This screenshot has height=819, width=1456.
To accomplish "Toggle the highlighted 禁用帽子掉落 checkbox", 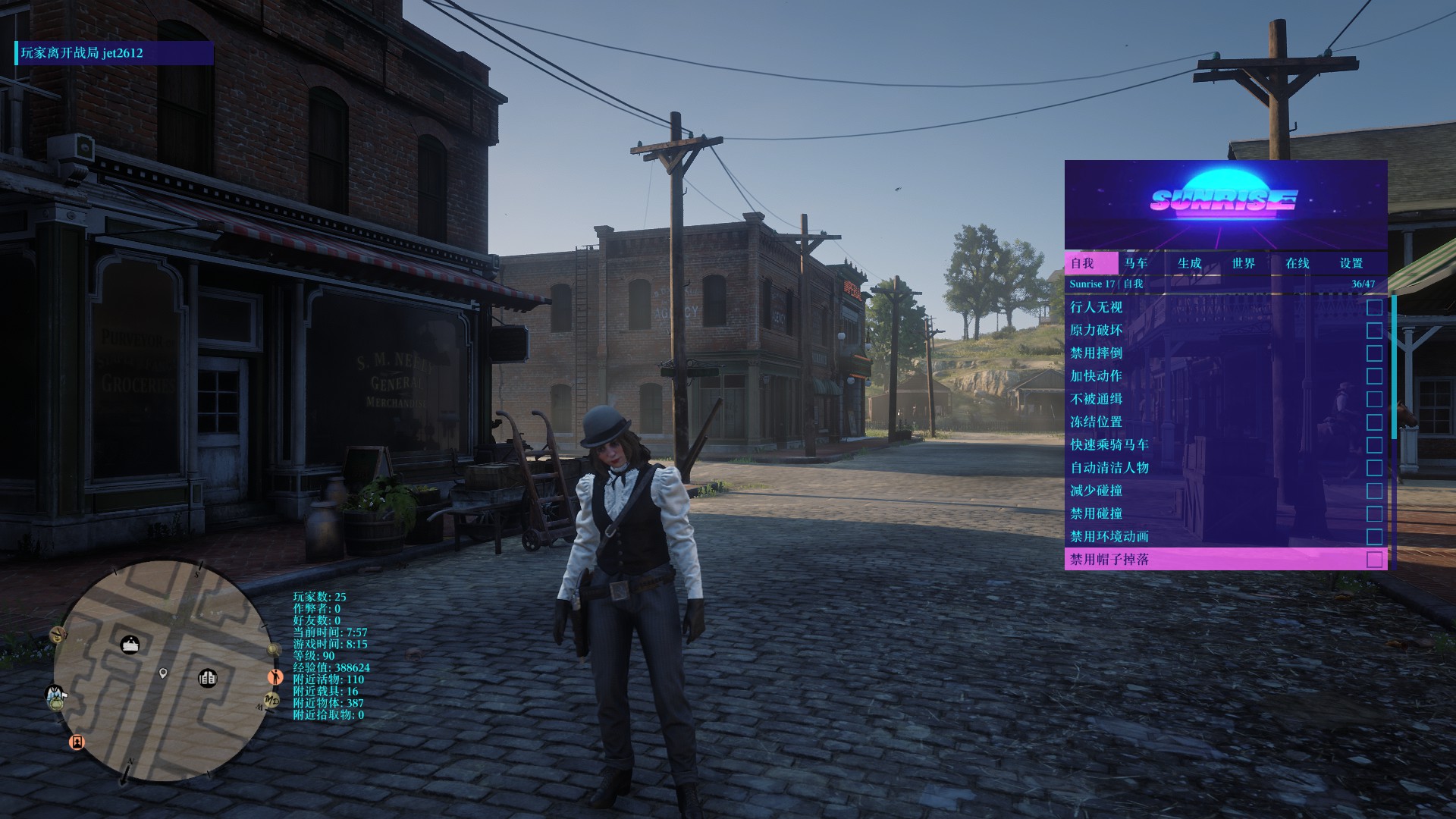I will [x=1374, y=560].
